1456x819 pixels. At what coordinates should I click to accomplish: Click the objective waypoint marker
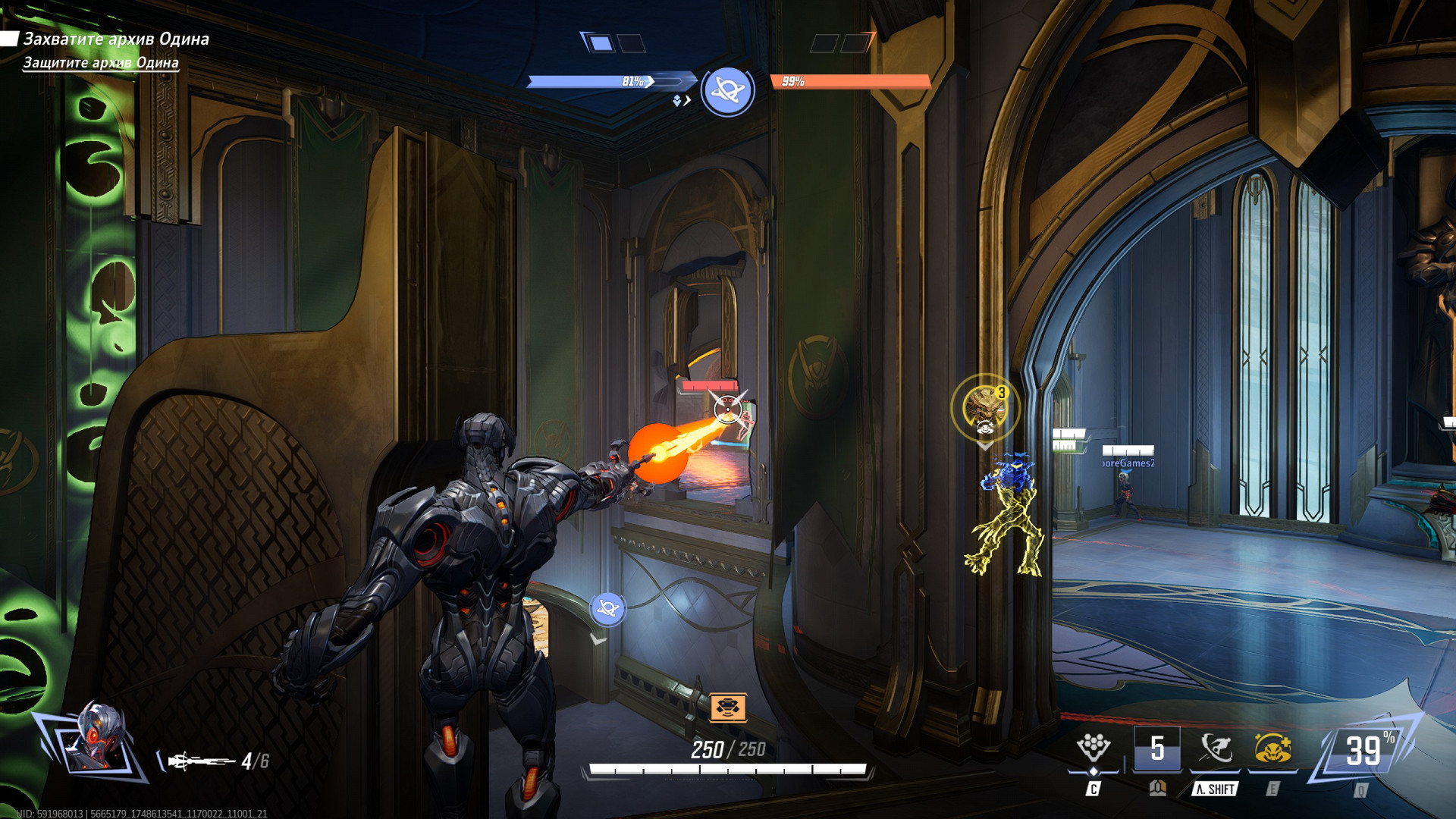coord(607,609)
